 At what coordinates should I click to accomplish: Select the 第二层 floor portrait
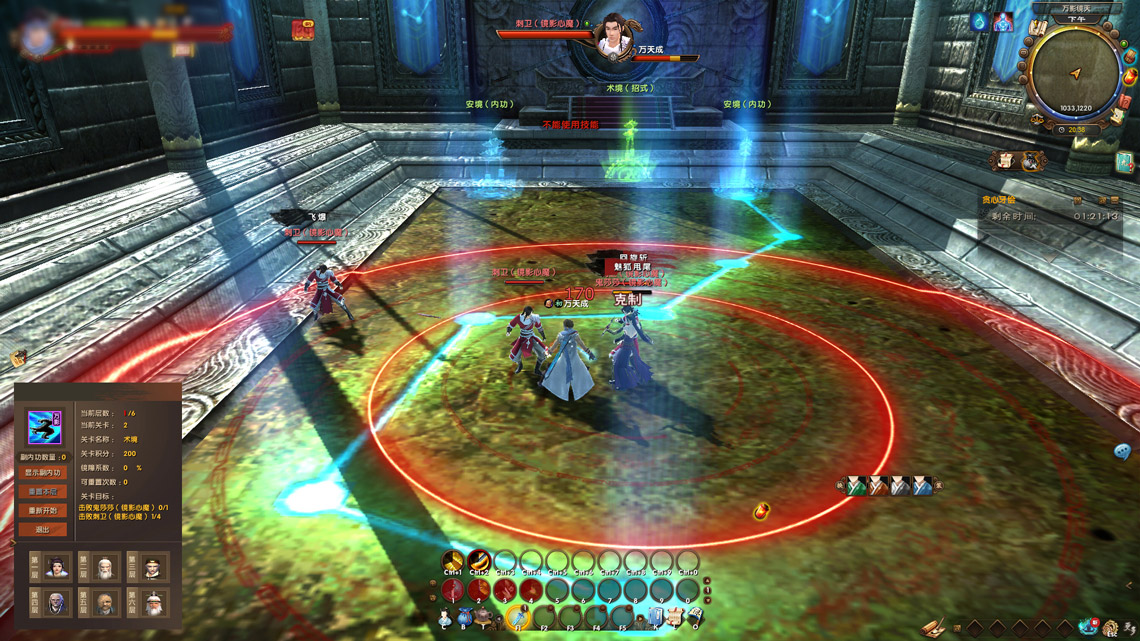pos(105,568)
